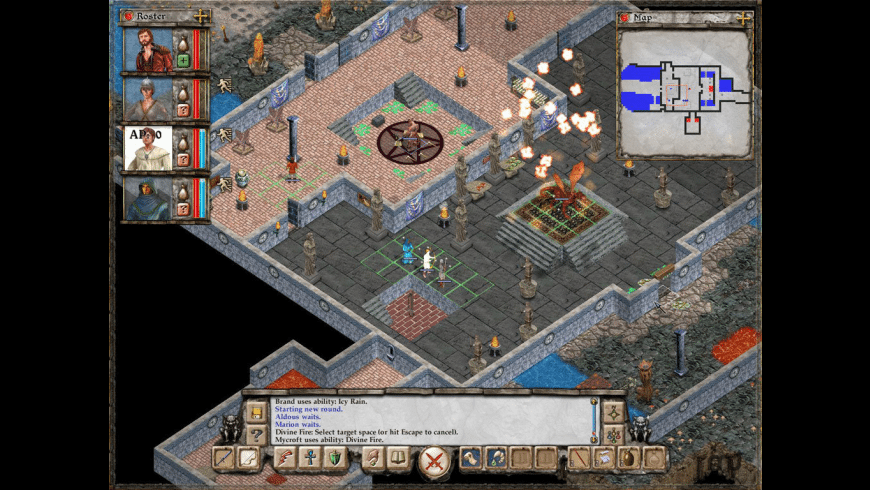Image resolution: width=870 pixels, height=490 pixels.
Task: Close the Map panel via red gem
Action: click(x=624, y=17)
